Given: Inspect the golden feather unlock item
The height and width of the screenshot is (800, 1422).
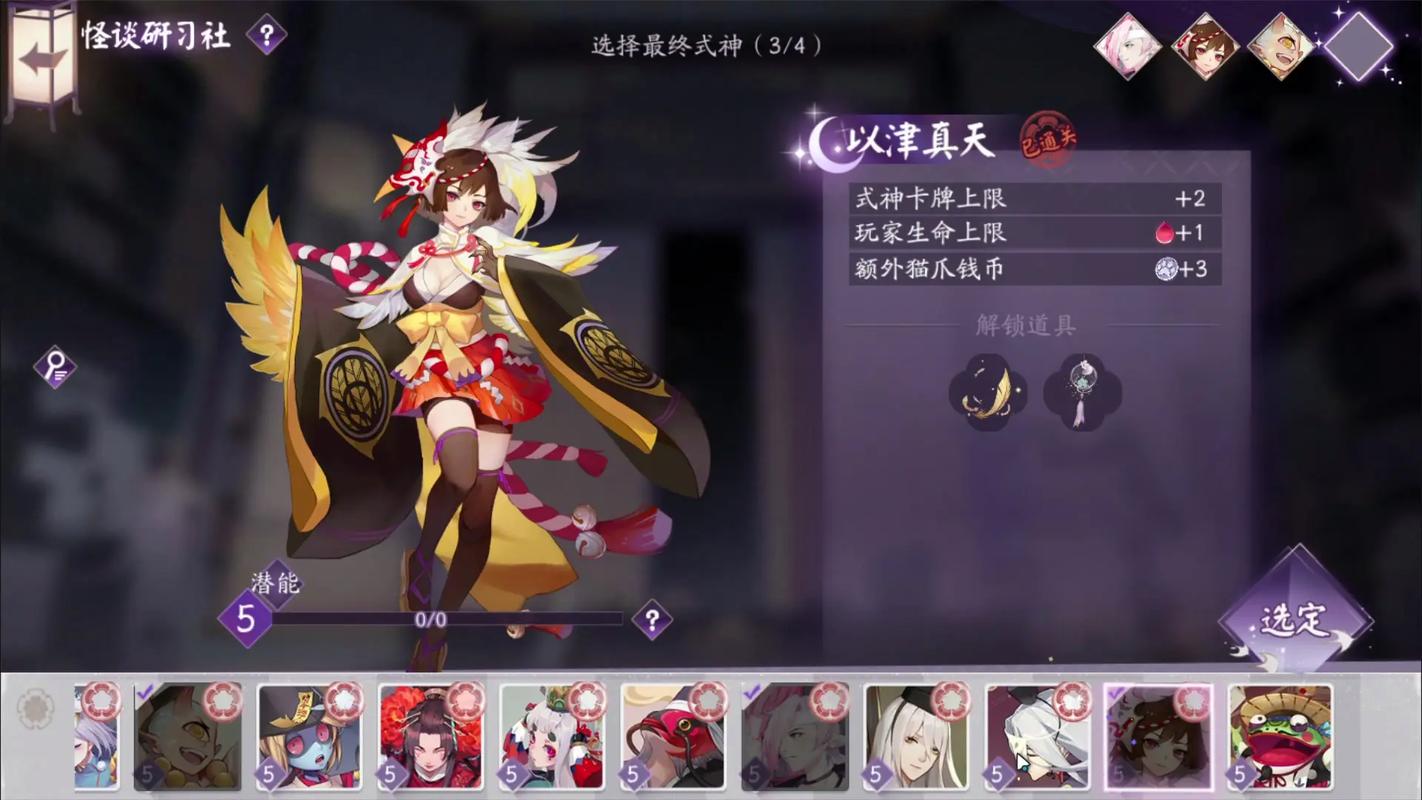Looking at the screenshot, I should click(989, 393).
